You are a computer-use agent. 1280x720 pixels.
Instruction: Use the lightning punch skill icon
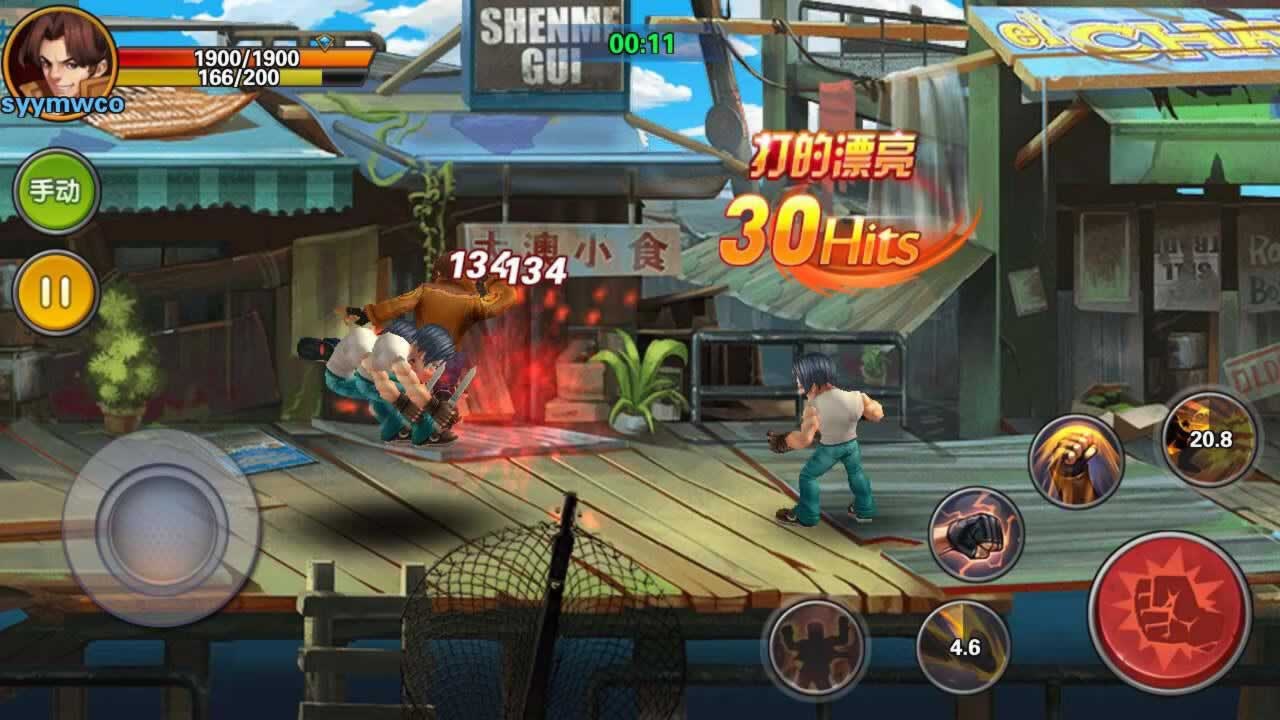tap(976, 535)
